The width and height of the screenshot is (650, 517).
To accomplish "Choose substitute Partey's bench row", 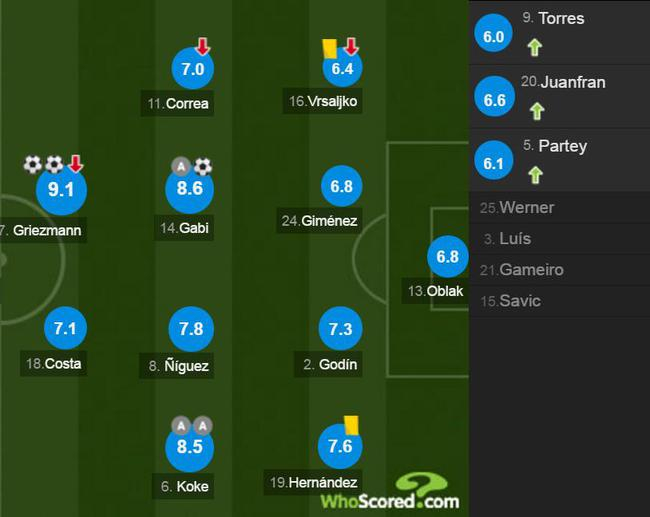I will coord(559,160).
